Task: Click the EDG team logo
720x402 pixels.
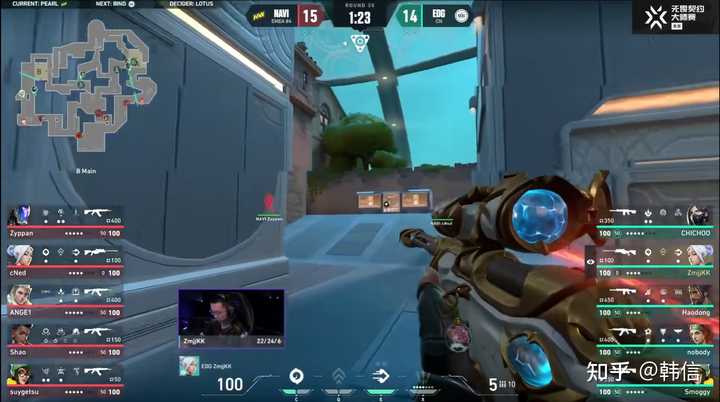Action: tap(461, 15)
